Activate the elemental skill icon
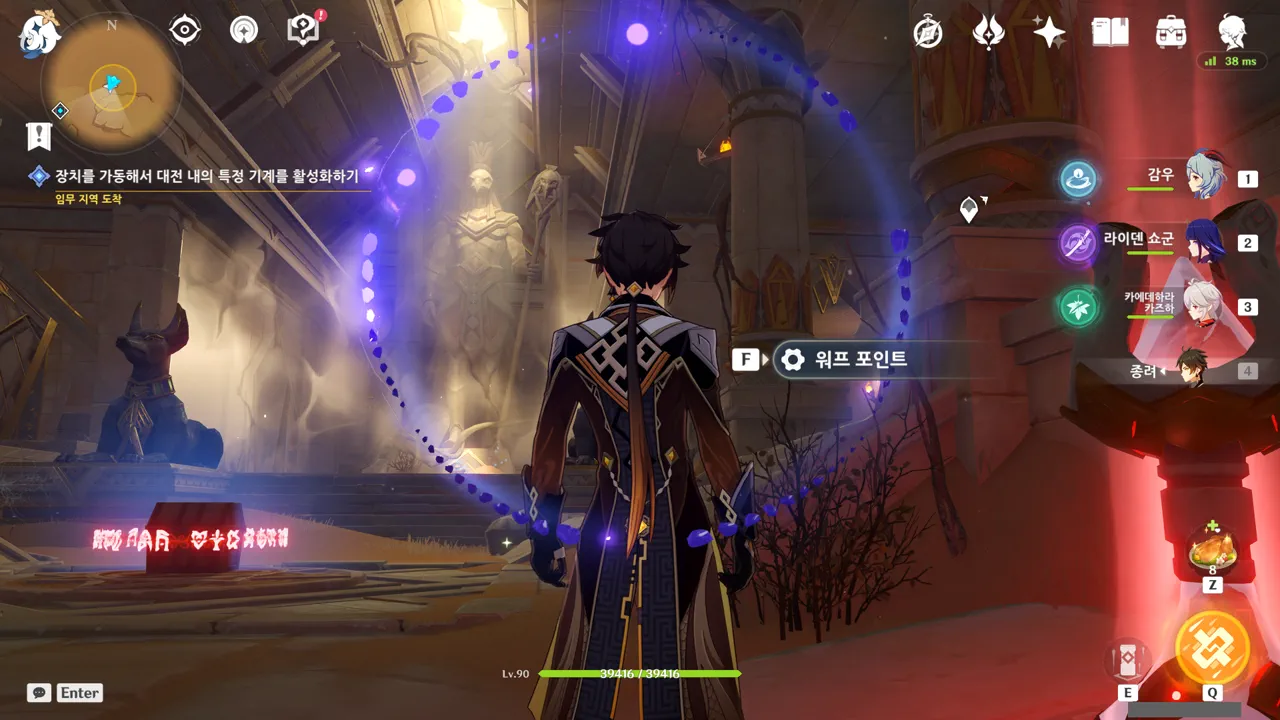This screenshot has height=720, width=1280. coord(1128,659)
